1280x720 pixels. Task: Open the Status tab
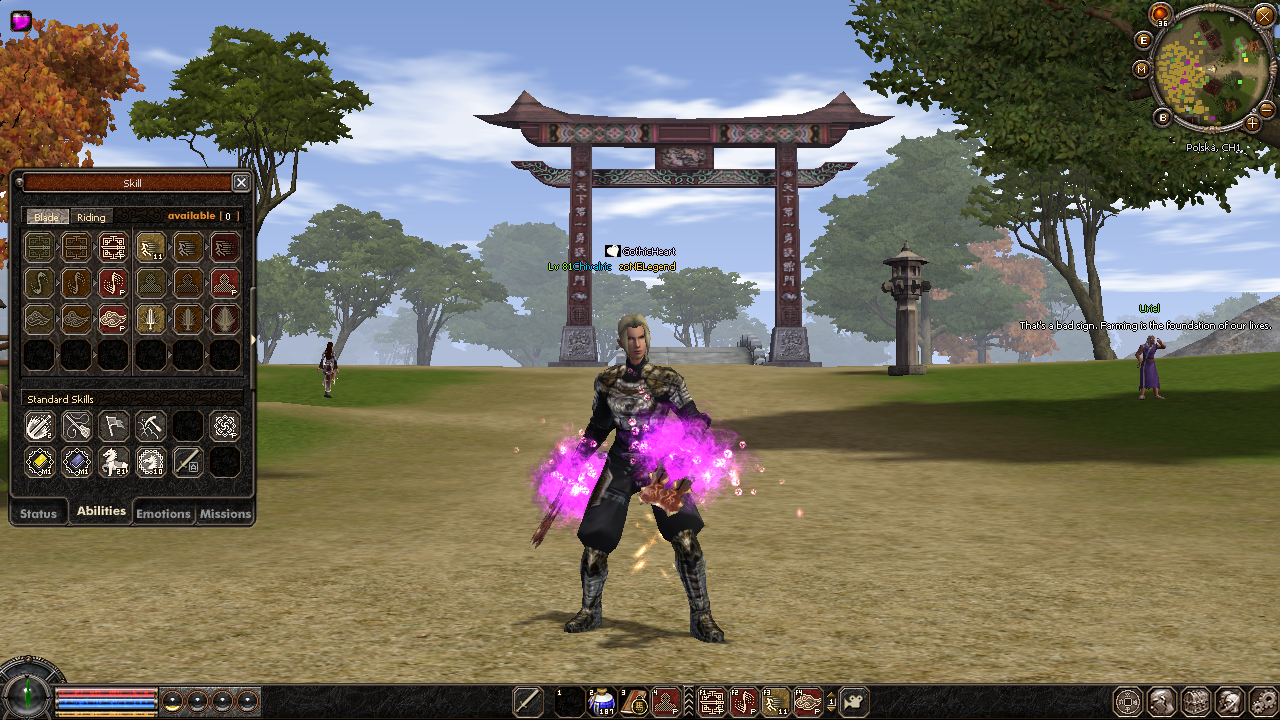[x=39, y=513]
